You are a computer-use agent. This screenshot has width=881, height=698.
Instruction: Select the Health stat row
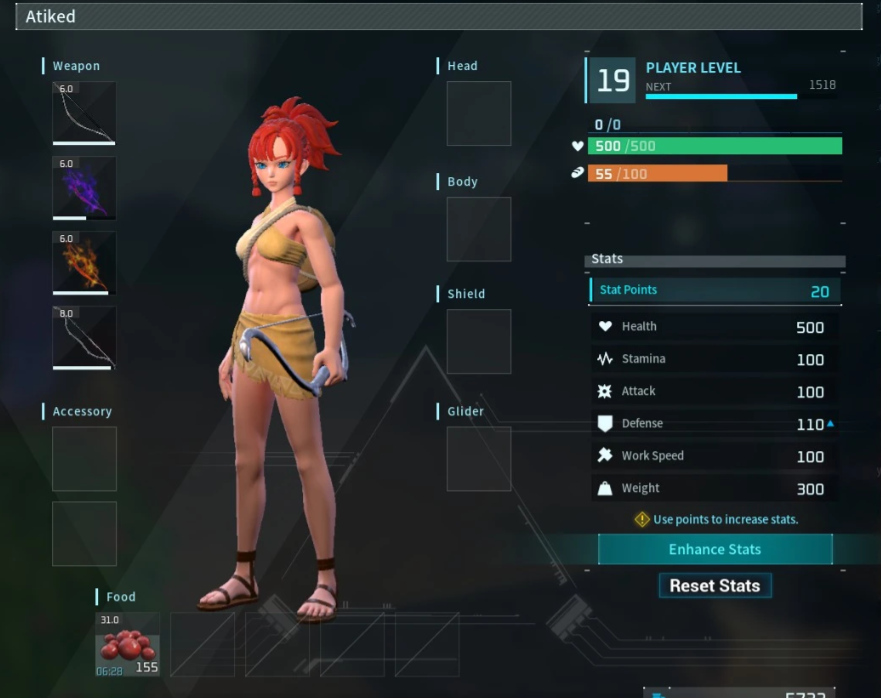tap(715, 327)
